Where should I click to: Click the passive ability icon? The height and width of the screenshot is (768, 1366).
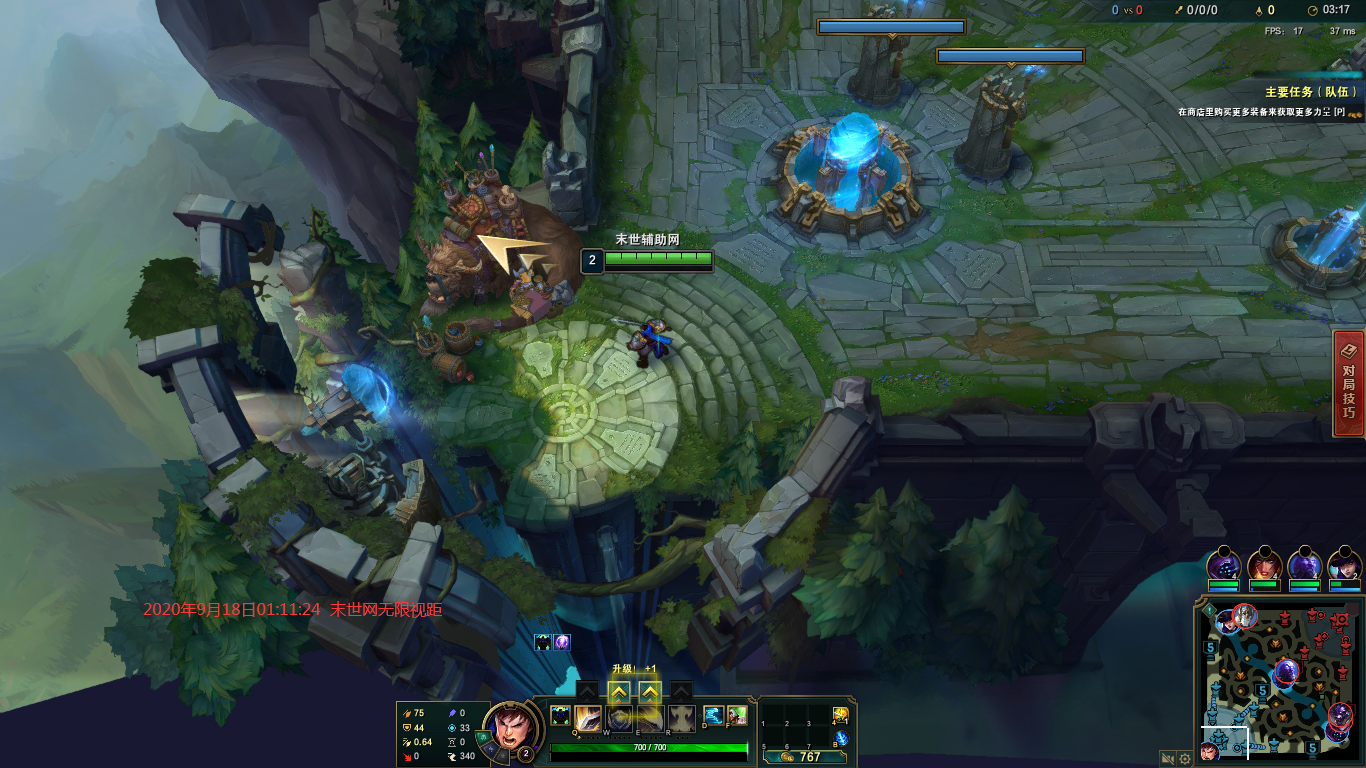pos(560,716)
